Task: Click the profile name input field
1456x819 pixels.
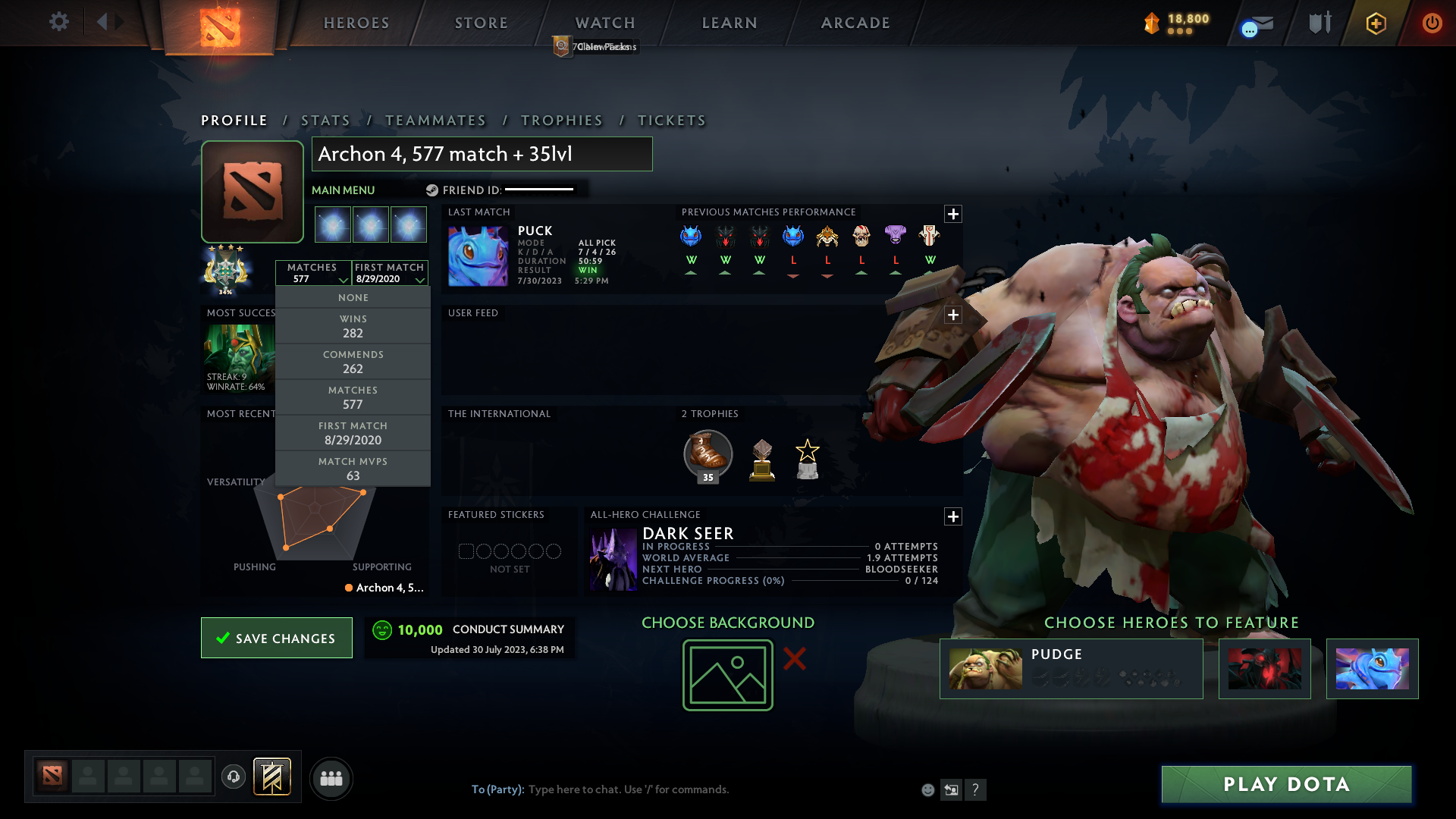Action: click(x=482, y=154)
